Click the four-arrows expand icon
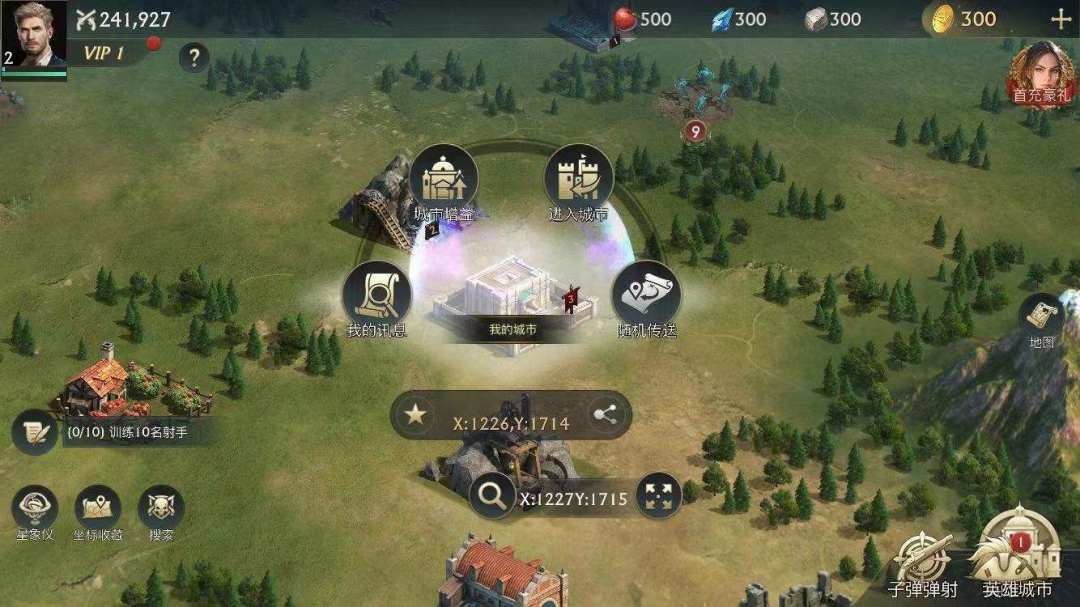This screenshot has width=1080, height=607. coord(658,497)
